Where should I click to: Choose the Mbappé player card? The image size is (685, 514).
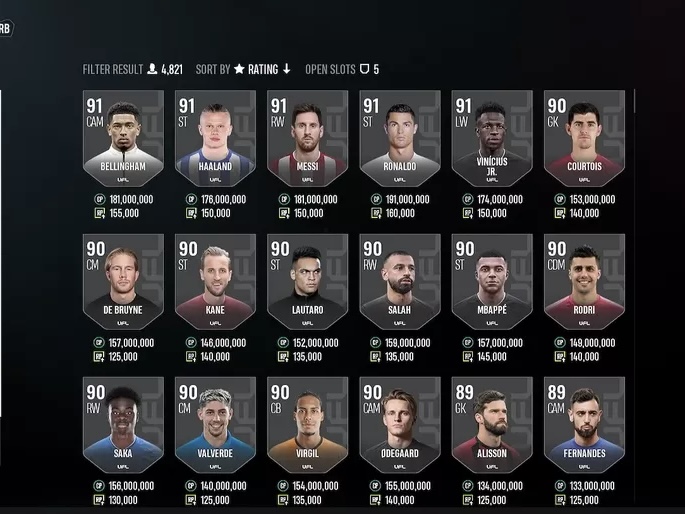tap(491, 282)
